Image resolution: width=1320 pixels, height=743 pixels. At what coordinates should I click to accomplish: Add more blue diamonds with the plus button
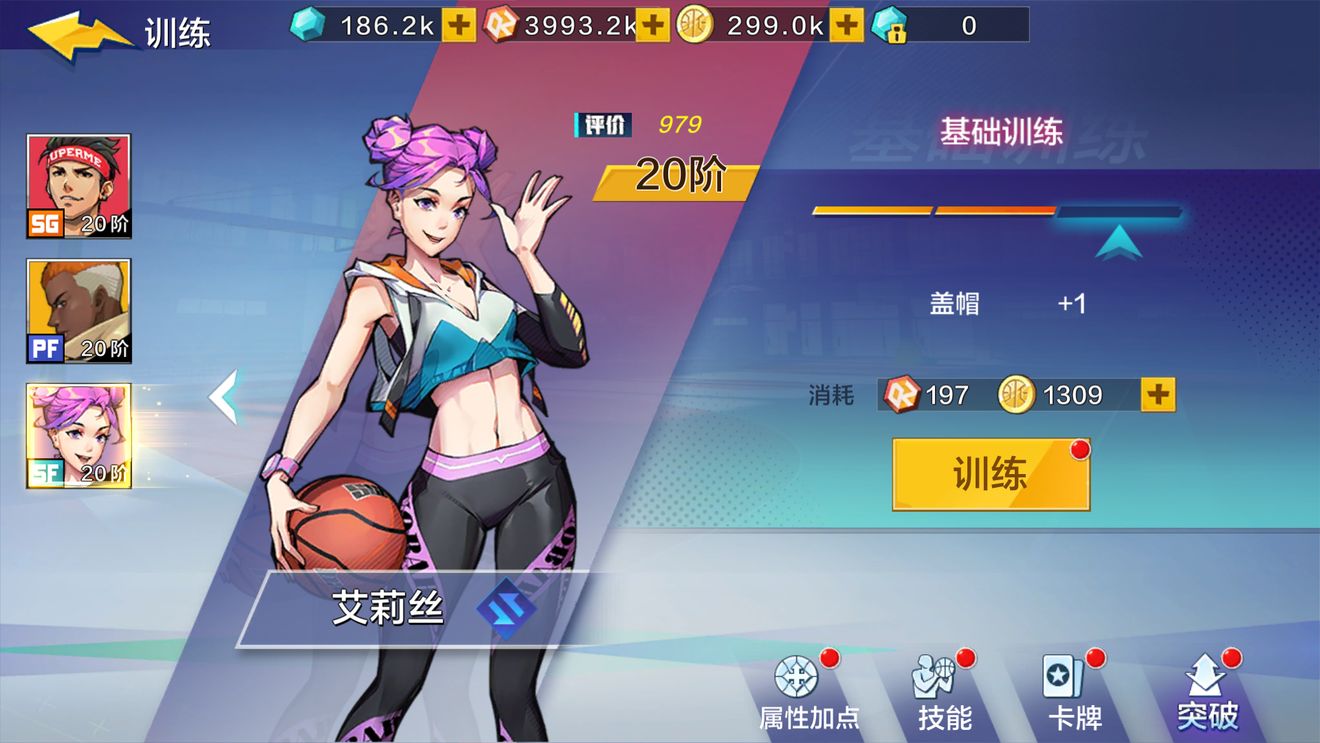click(x=459, y=26)
